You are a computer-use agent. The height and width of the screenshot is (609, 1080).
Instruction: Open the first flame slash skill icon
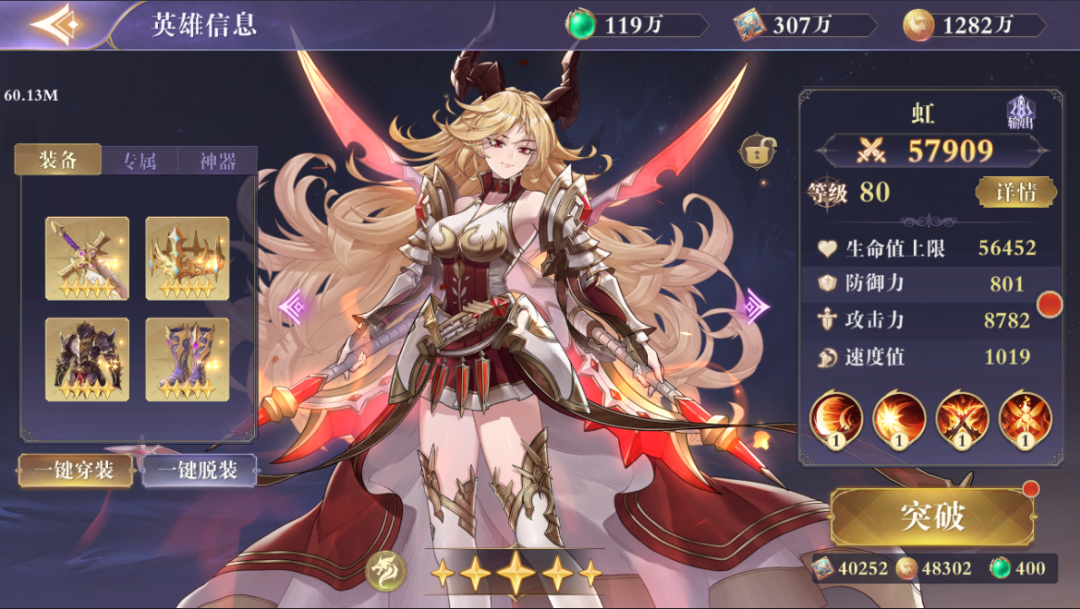[x=836, y=419]
